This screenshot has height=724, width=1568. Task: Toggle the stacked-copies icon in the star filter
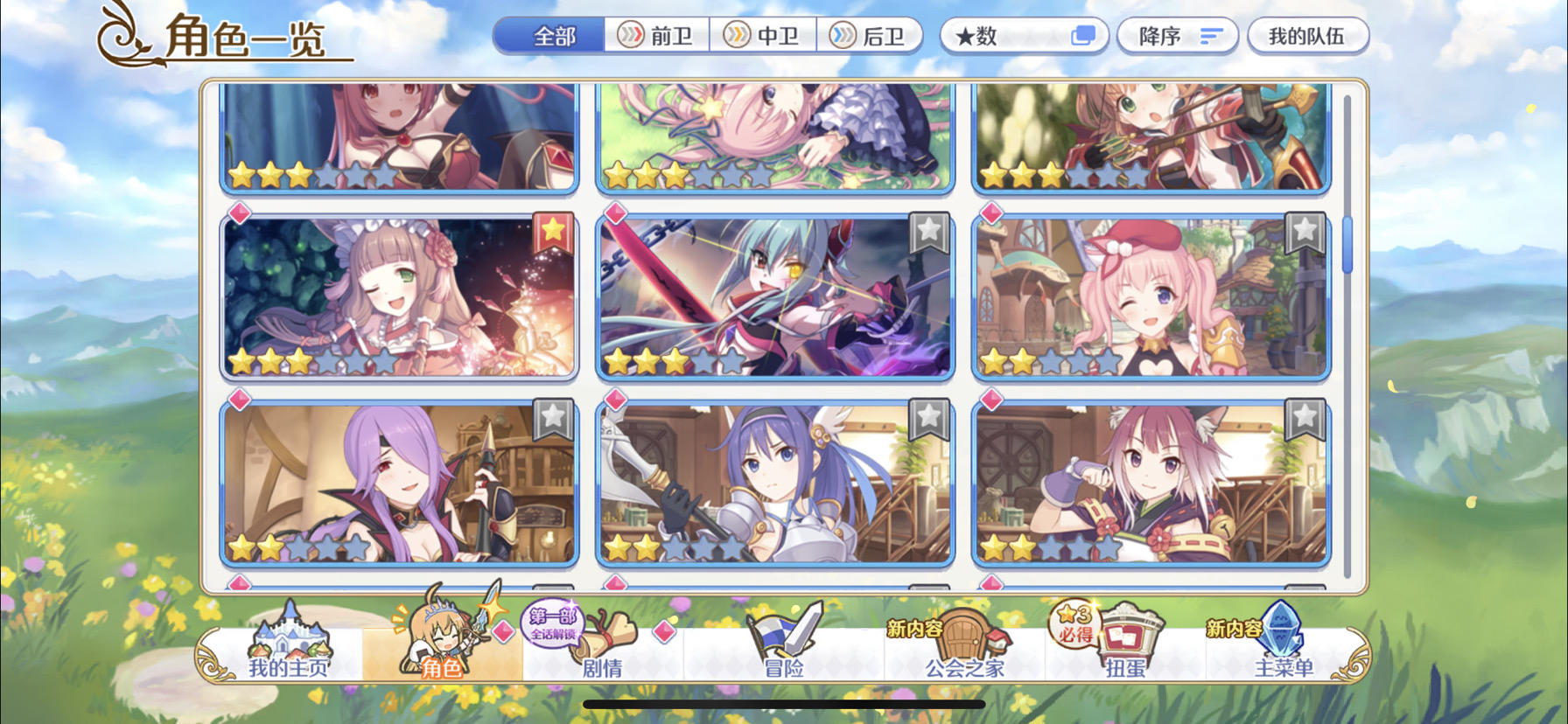coord(1083,35)
